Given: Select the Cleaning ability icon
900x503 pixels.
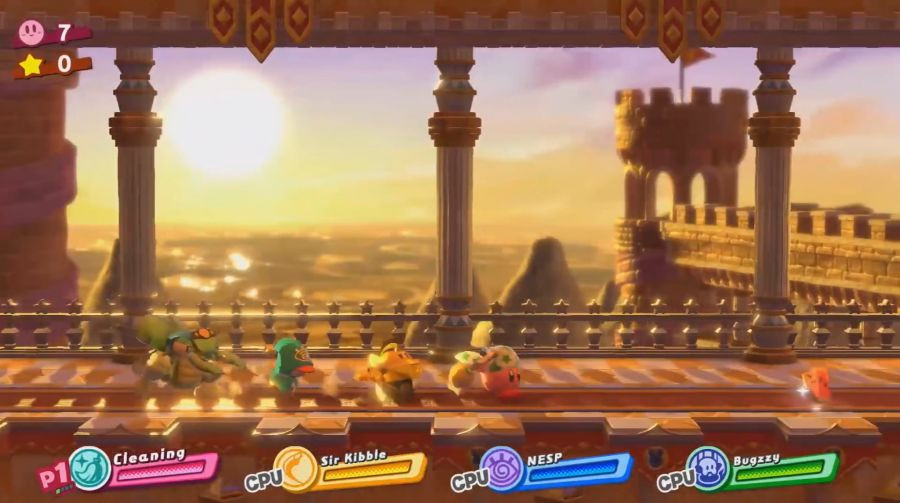Looking at the screenshot, I should 90,467.
